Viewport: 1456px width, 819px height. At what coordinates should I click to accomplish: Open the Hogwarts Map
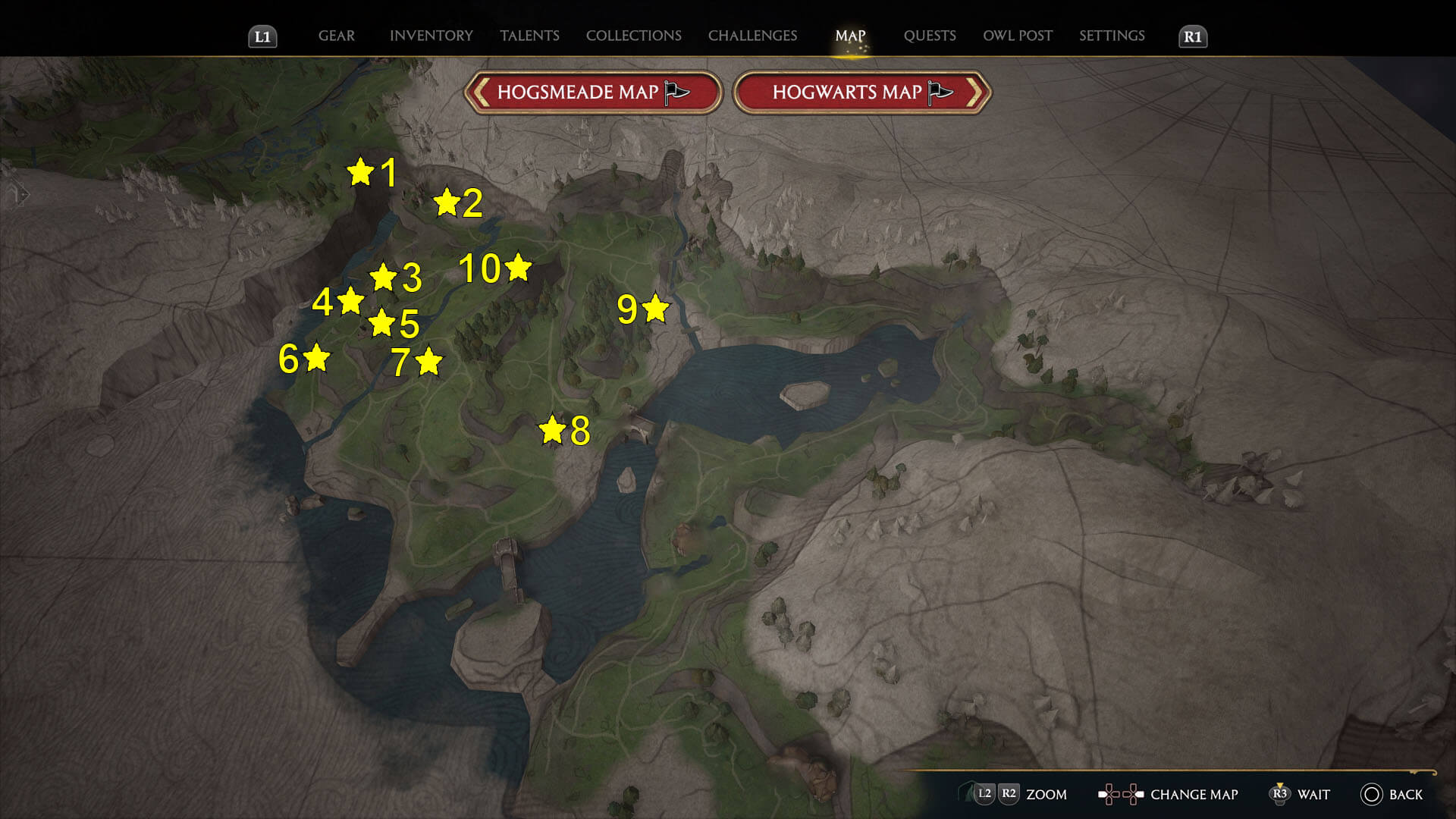pos(862,93)
